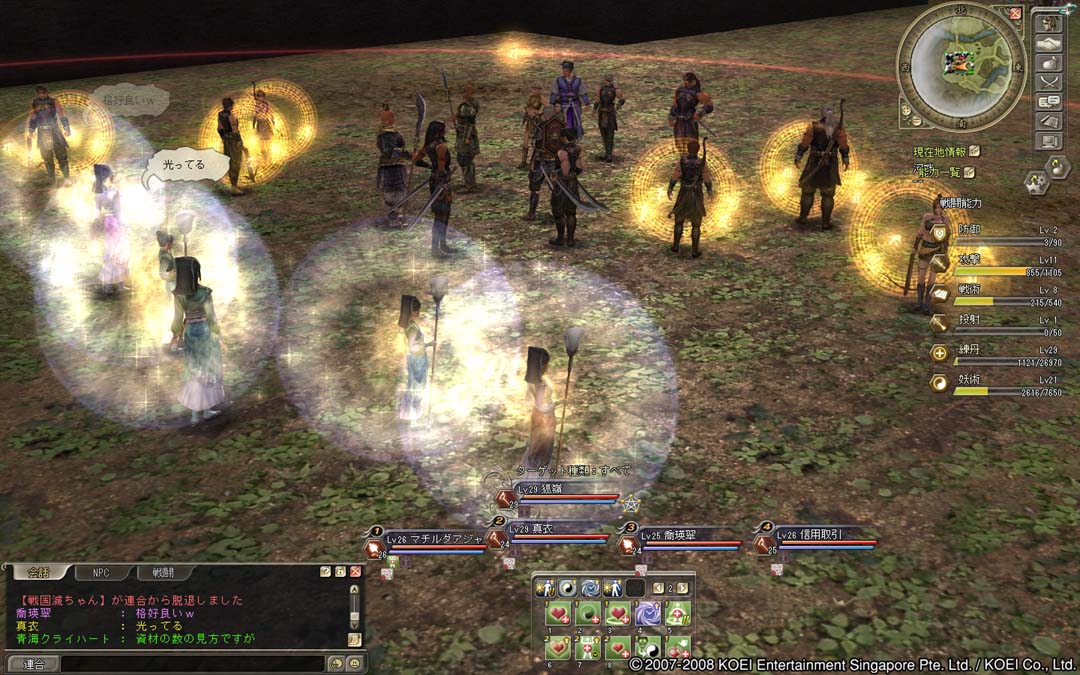Open 現在地情報 location info
Screen dimensions: 1080x675
[x=940, y=151]
